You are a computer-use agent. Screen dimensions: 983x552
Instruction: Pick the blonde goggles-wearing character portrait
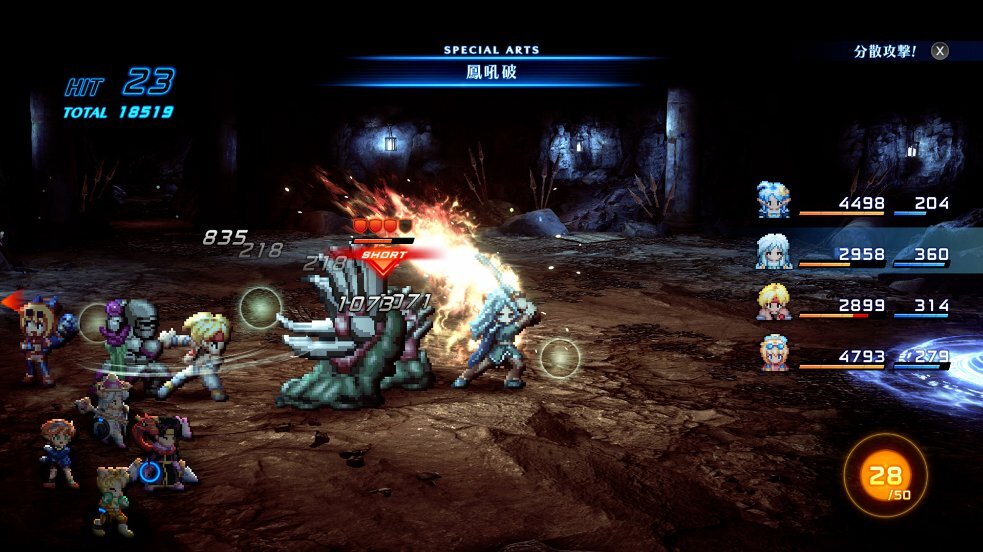point(774,353)
